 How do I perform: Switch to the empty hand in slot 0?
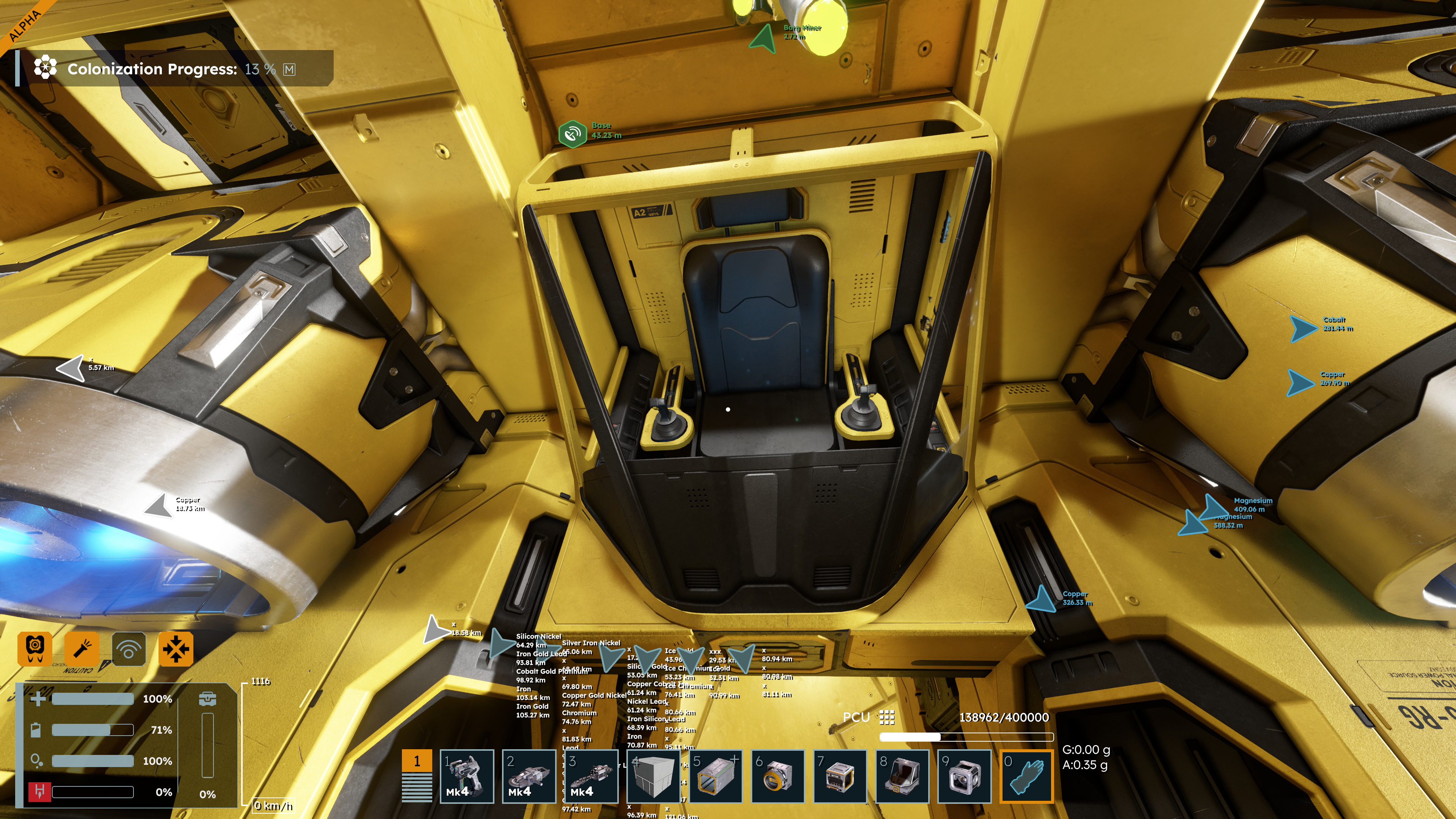[1026, 775]
